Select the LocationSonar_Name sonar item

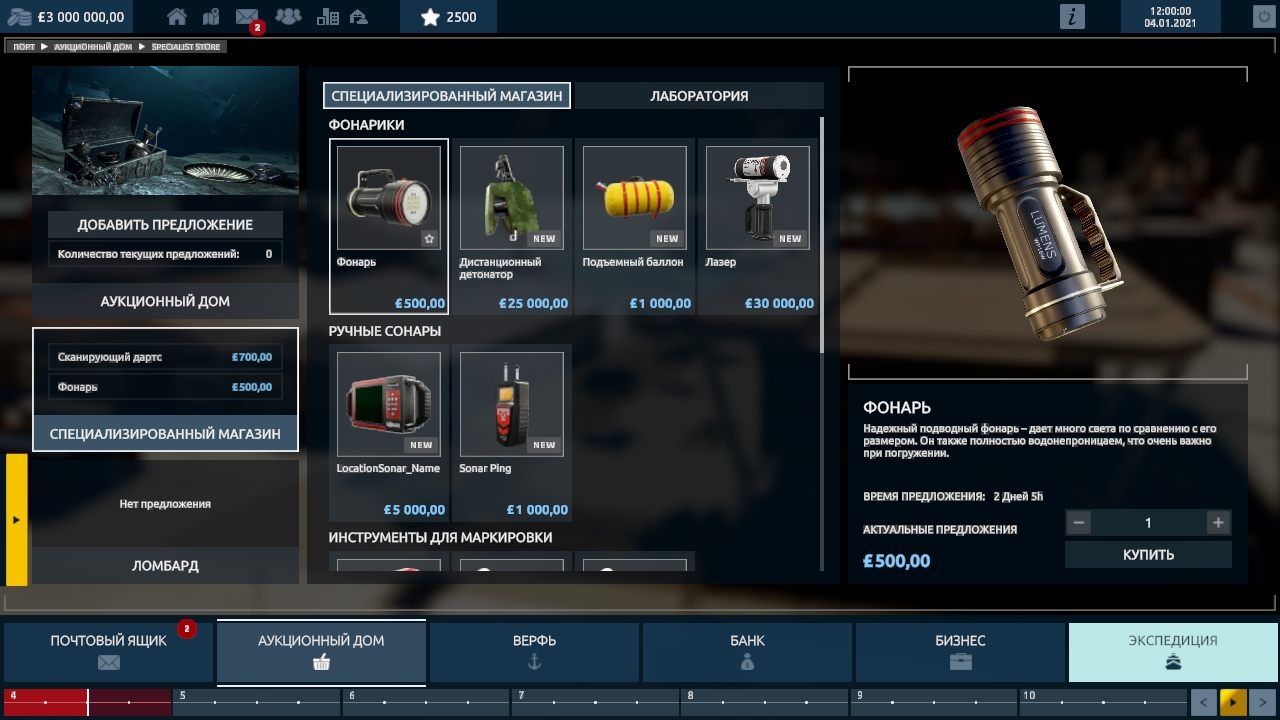pos(389,433)
